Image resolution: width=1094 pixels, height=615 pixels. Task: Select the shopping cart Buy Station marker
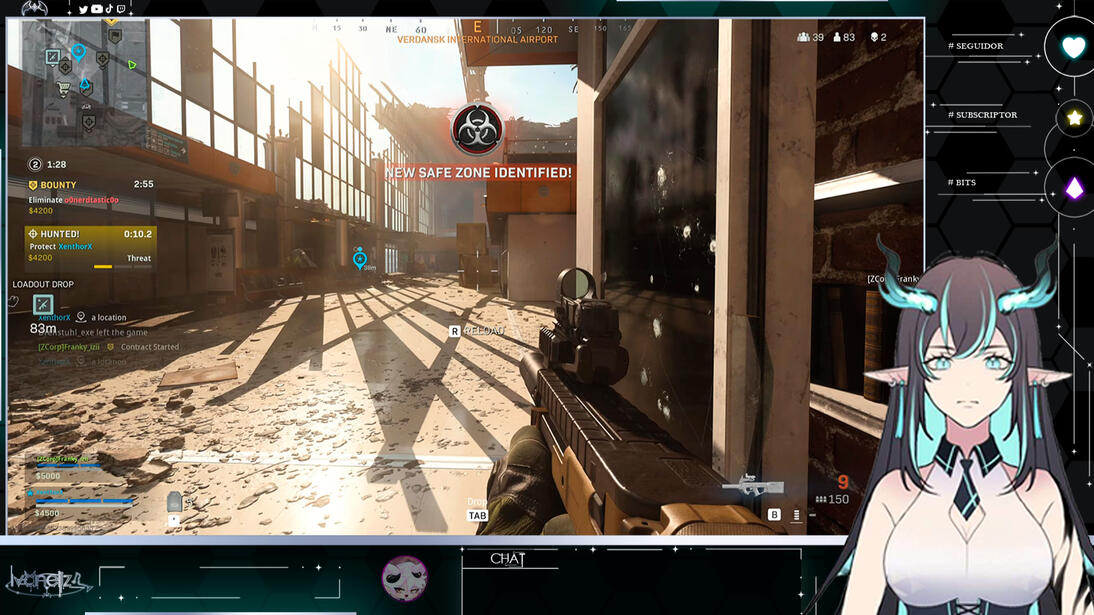pos(65,87)
